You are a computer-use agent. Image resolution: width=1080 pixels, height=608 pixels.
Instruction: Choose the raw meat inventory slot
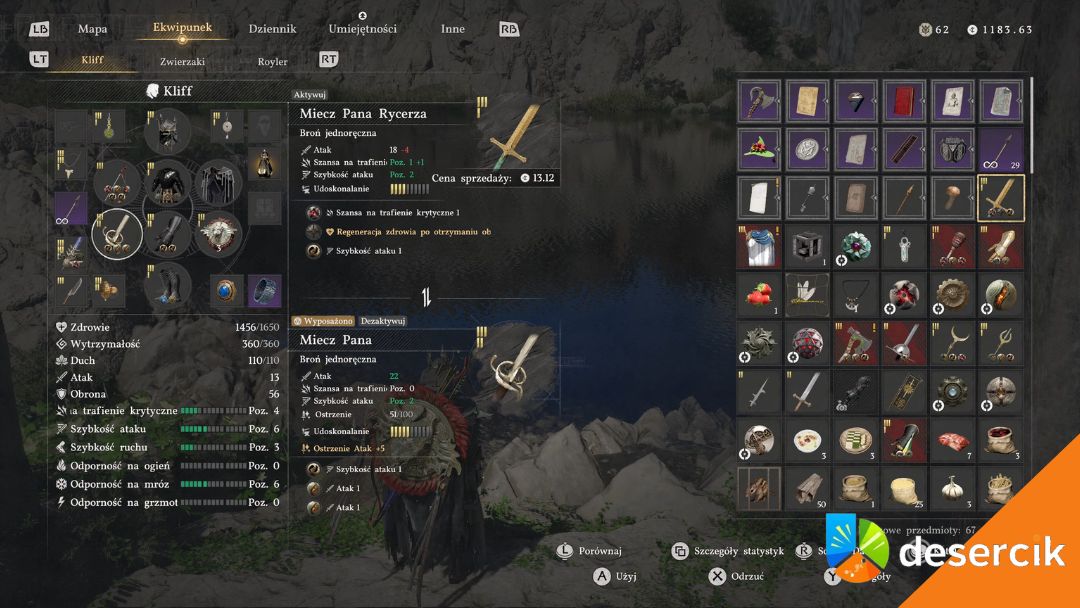coord(952,440)
